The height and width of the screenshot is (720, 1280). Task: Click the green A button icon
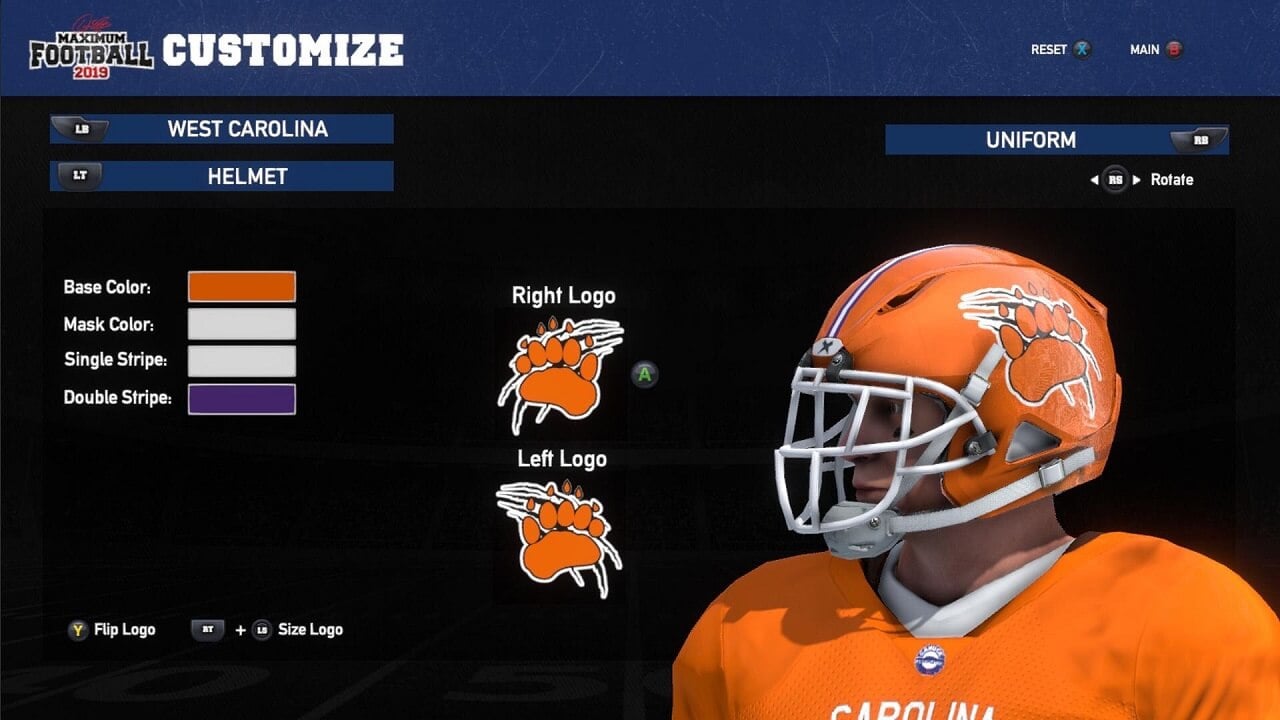coord(646,374)
